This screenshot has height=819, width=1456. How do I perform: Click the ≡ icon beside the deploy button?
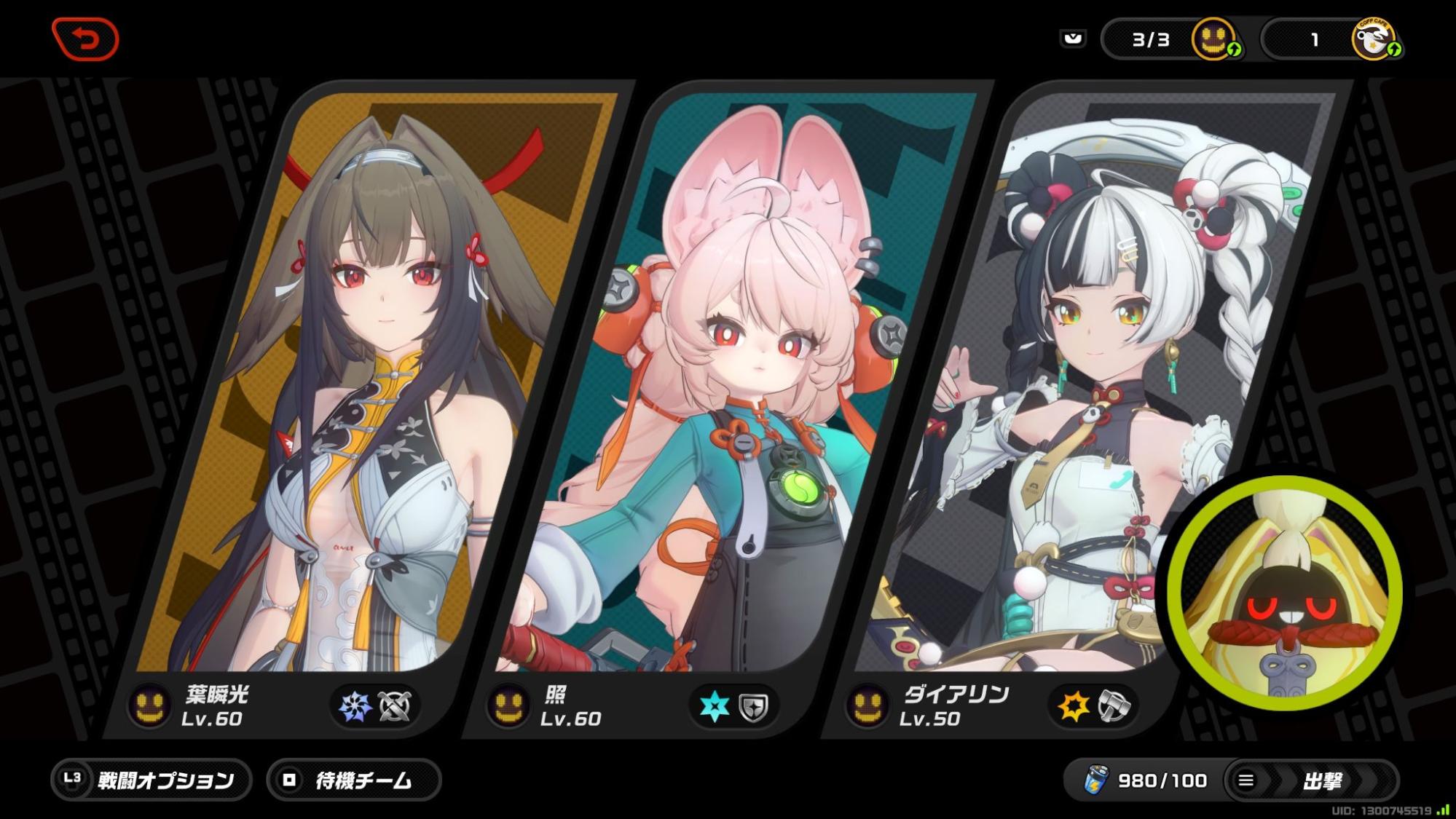(x=1248, y=780)
